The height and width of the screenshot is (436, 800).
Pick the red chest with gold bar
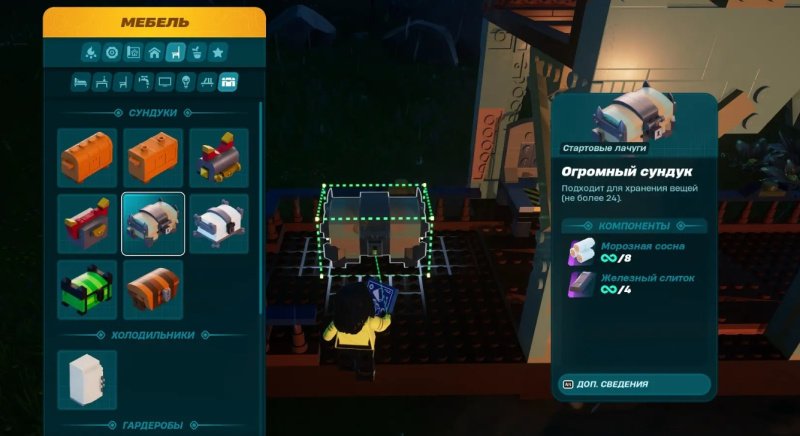click(x=87, y=224)
